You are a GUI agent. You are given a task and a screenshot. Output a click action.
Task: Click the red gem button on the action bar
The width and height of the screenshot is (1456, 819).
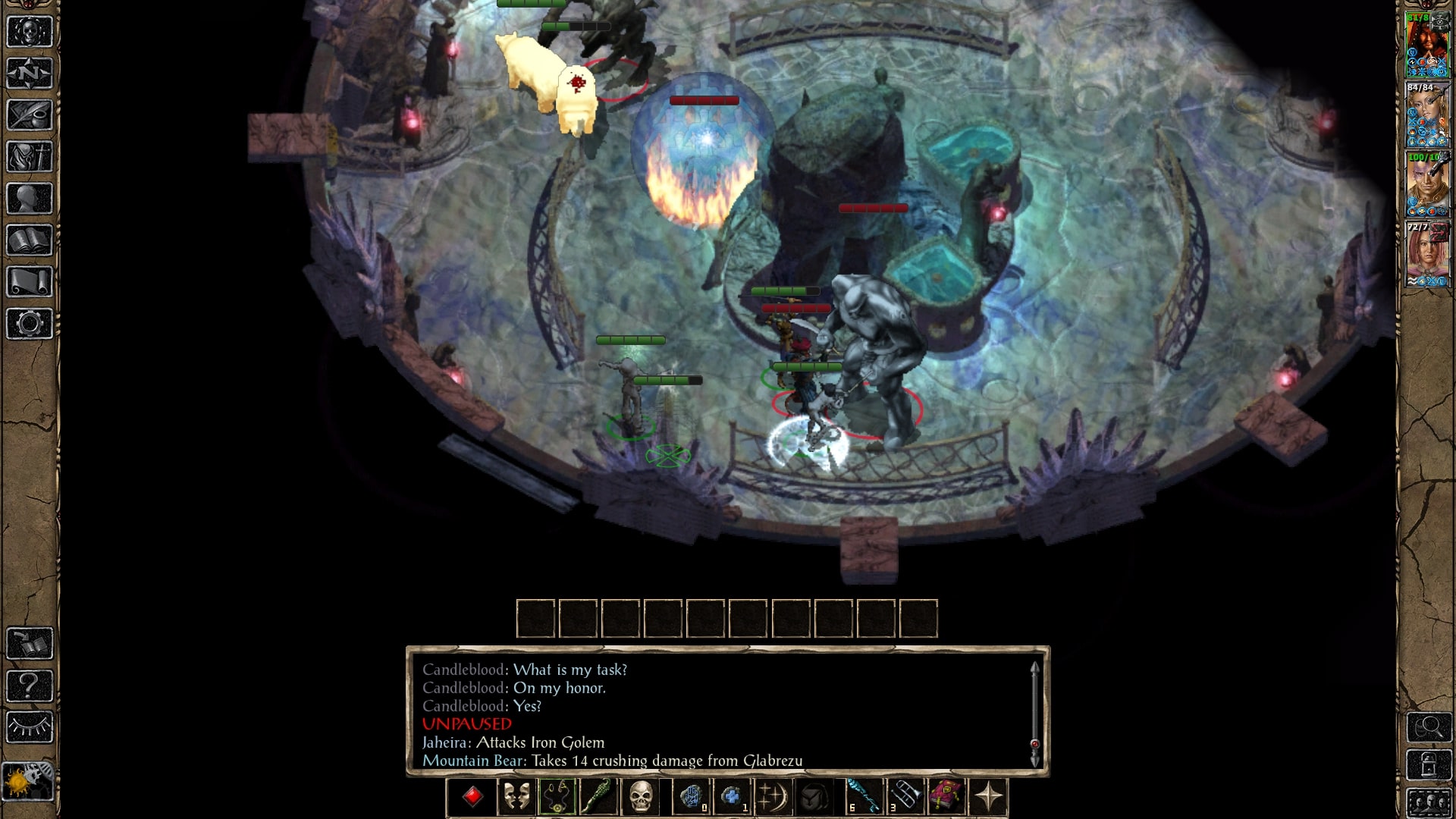[x=473, y=797]
